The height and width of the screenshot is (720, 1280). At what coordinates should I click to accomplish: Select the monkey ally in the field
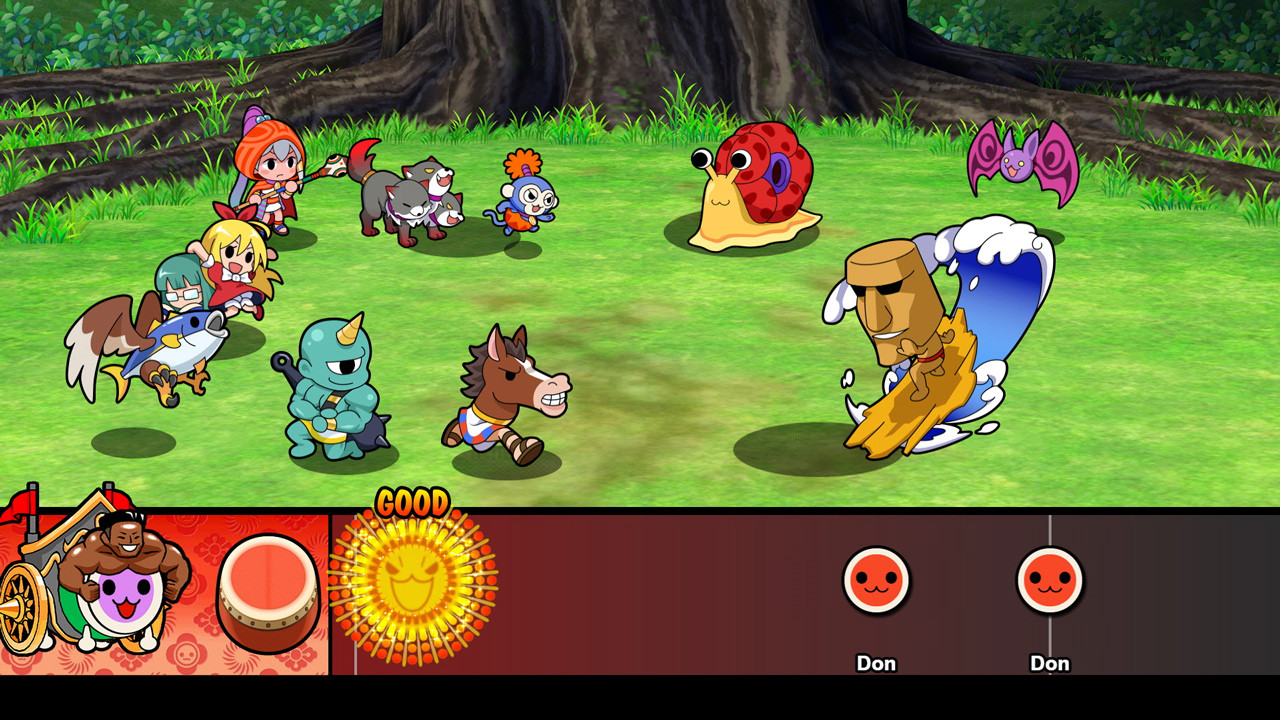point(528,195)
